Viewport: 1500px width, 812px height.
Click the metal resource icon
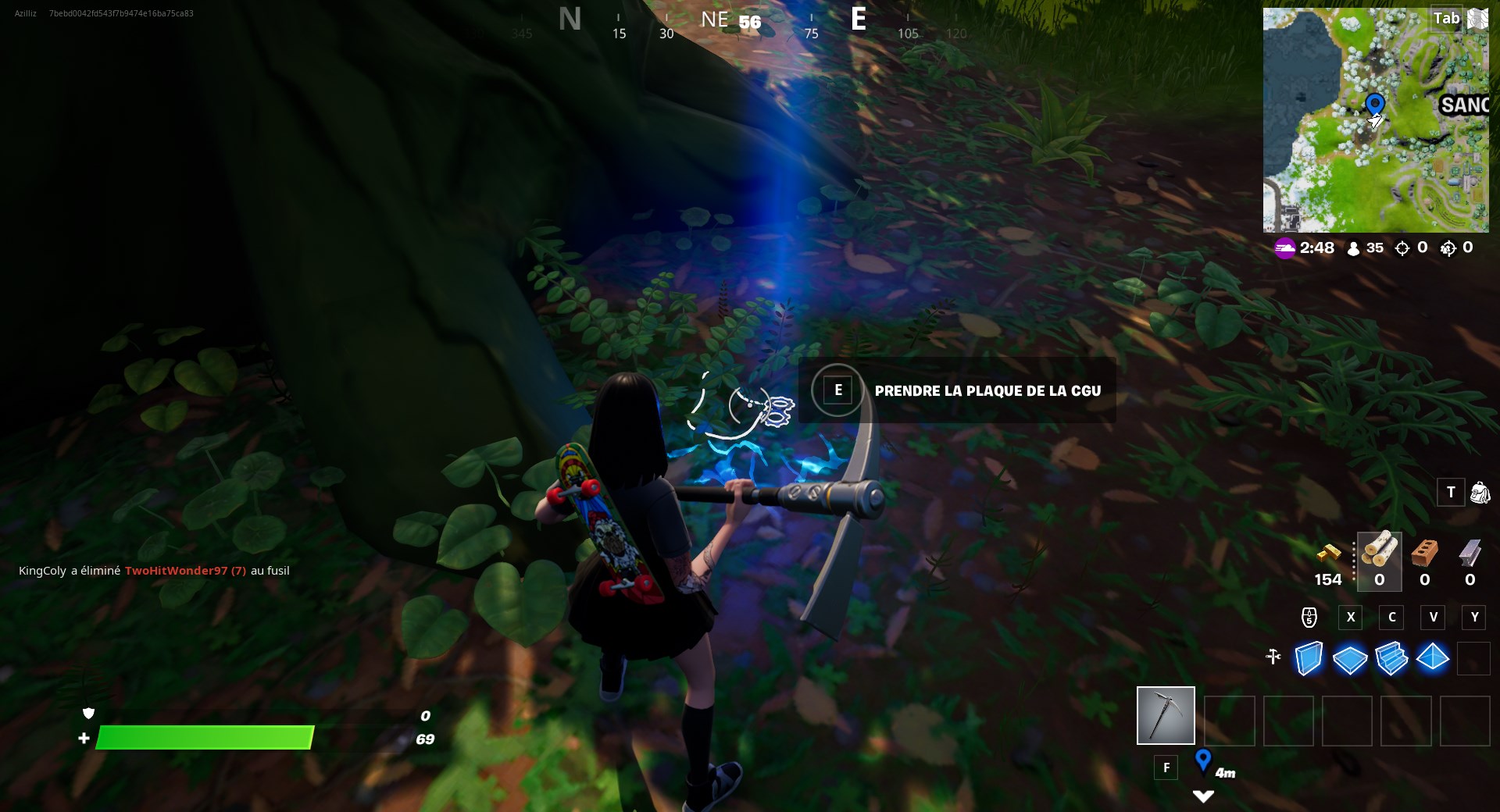click(1471, 556)
